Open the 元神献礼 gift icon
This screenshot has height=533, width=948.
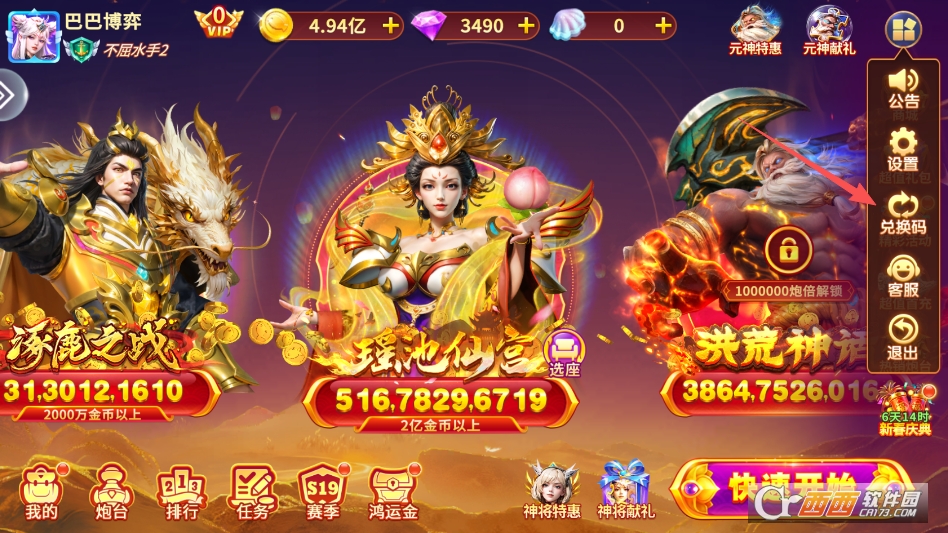tap(829, 28)
